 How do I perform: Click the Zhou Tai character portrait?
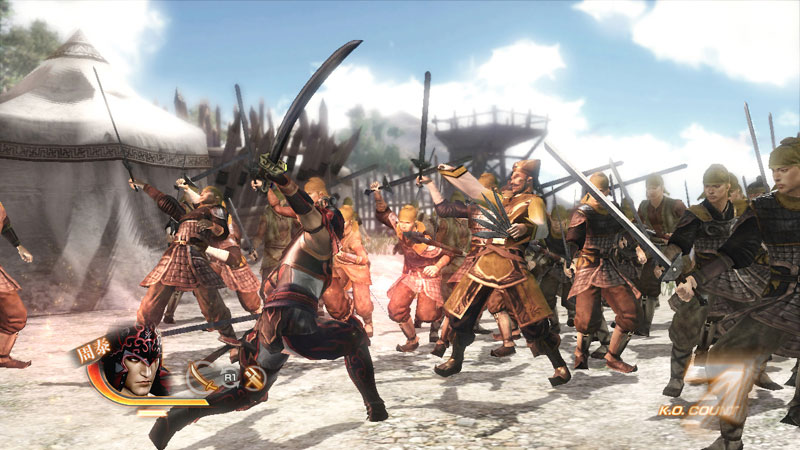tap(135, 362)
